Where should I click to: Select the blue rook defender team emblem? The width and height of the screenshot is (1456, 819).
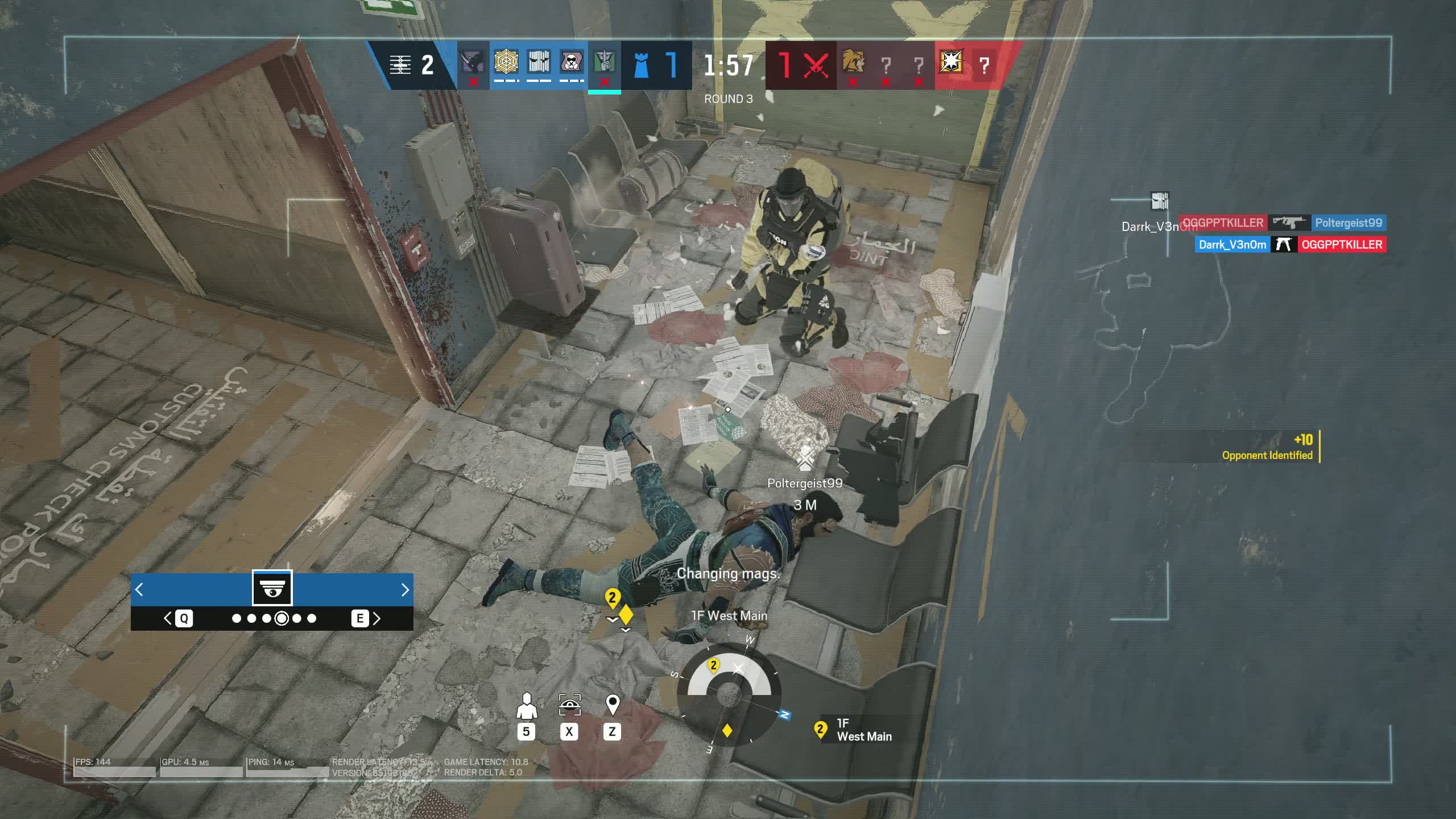(641, 65)
